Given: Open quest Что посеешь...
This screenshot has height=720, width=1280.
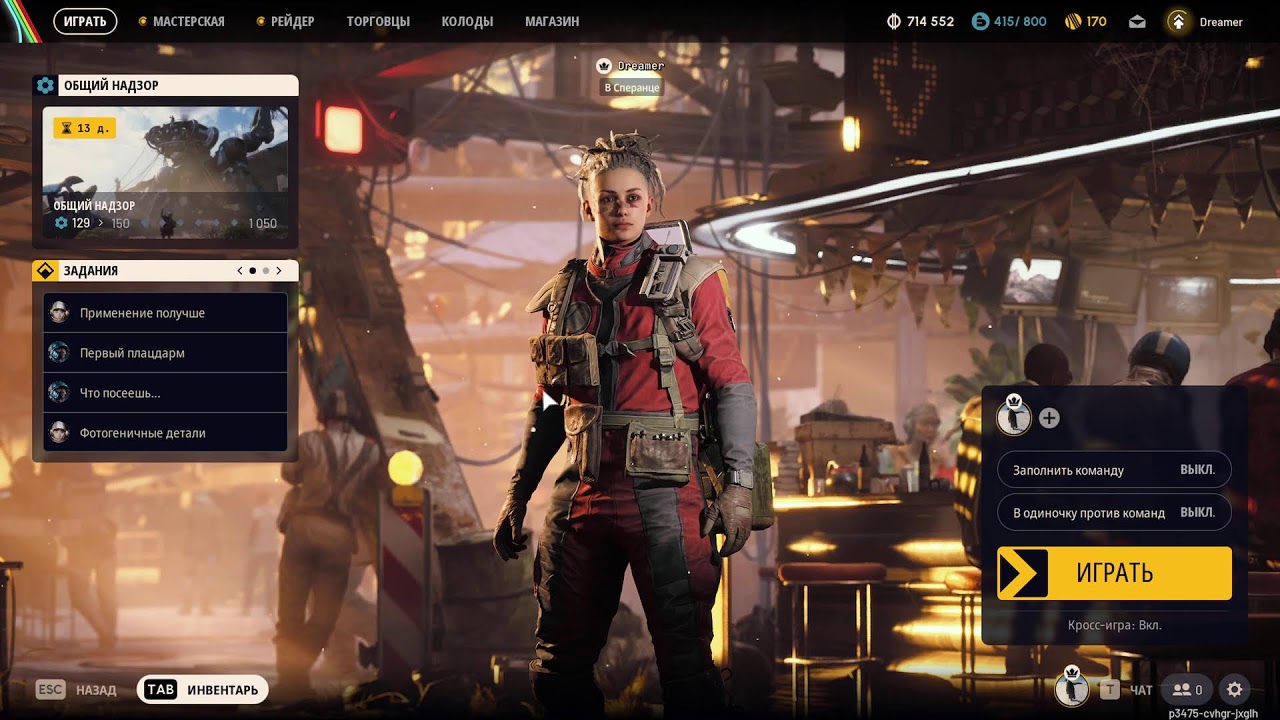Looking at the screenshot, I should 165,393.
